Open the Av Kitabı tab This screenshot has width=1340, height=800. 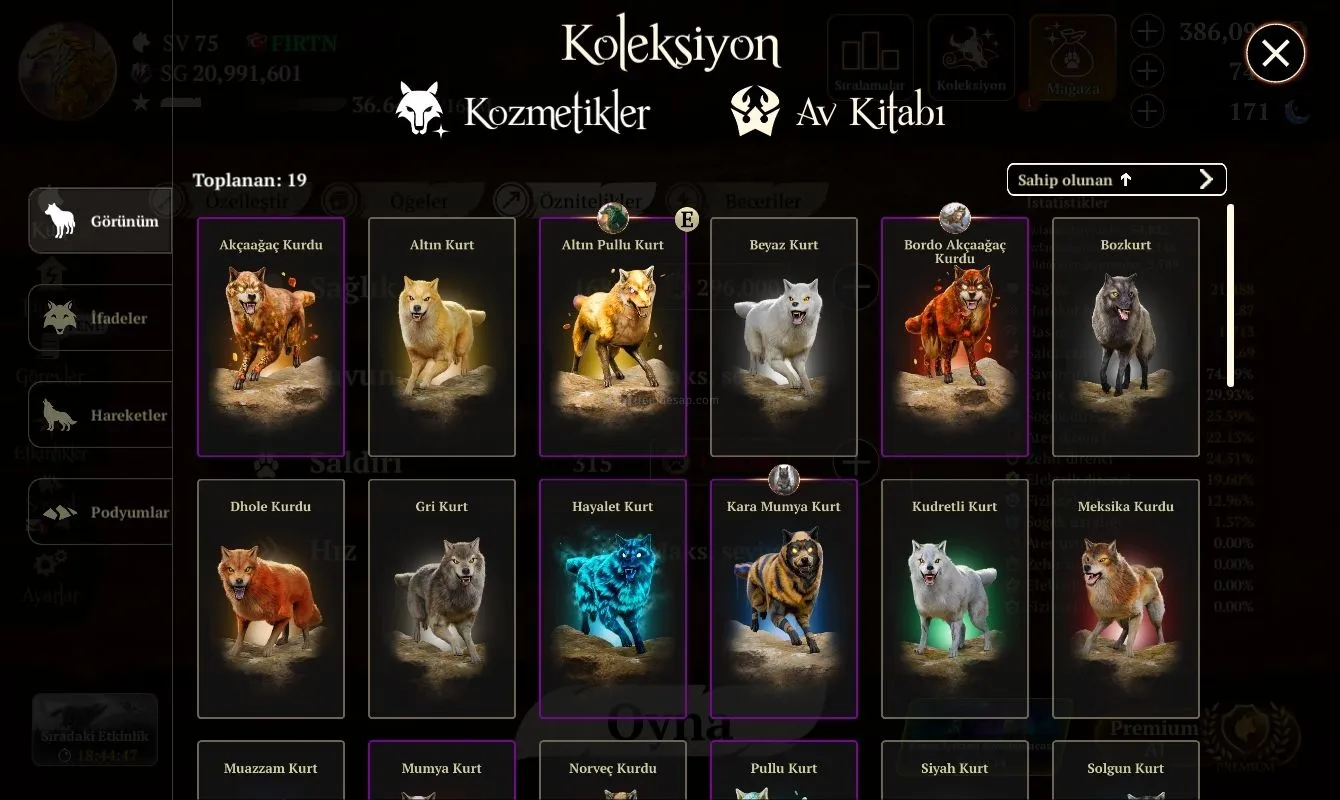point(838,112)
